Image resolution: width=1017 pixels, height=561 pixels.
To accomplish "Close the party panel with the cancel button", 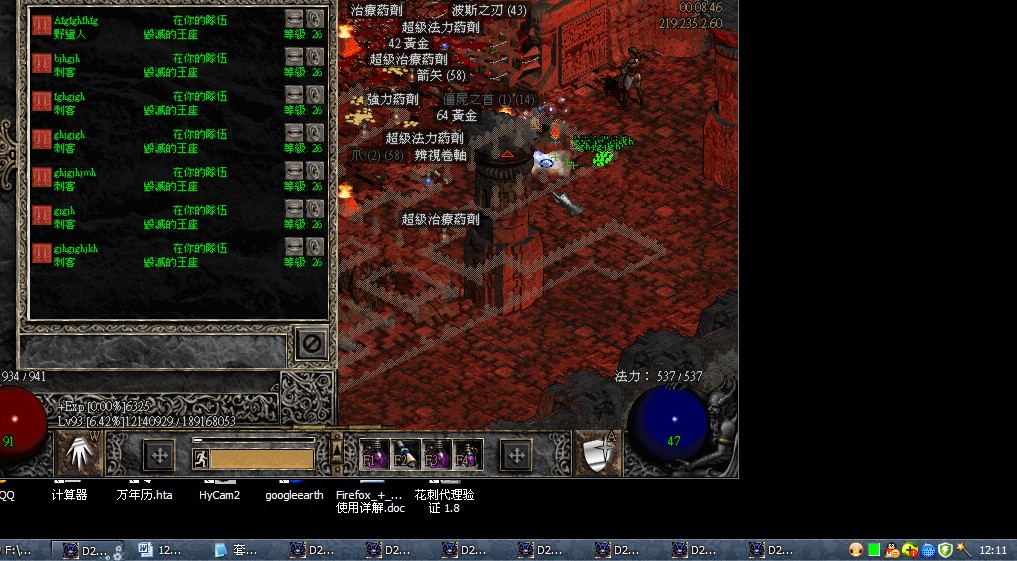I will (311, 344).
